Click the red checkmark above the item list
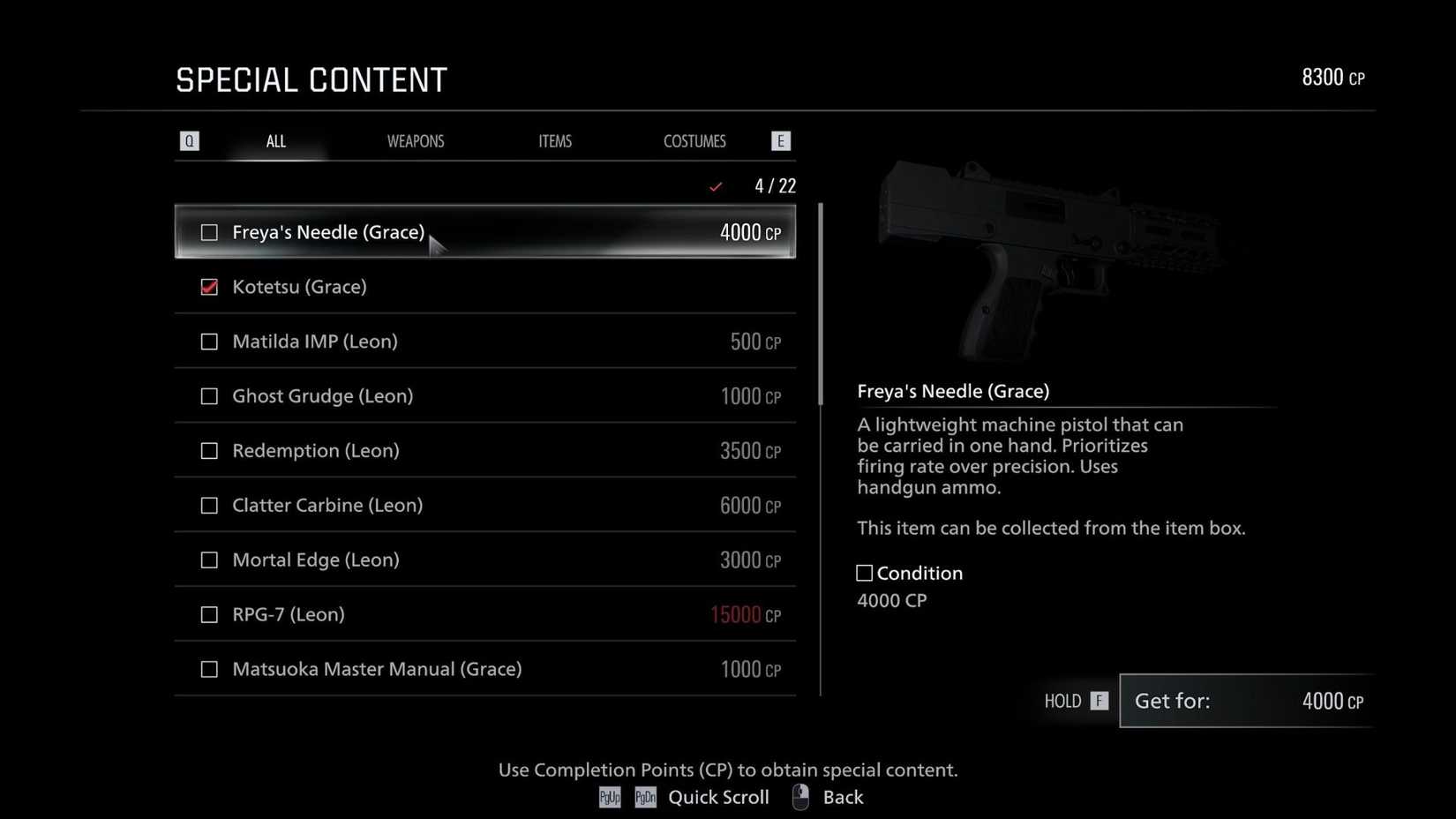This screenshot has height=819, width=1456. click(x=716, y=186)
